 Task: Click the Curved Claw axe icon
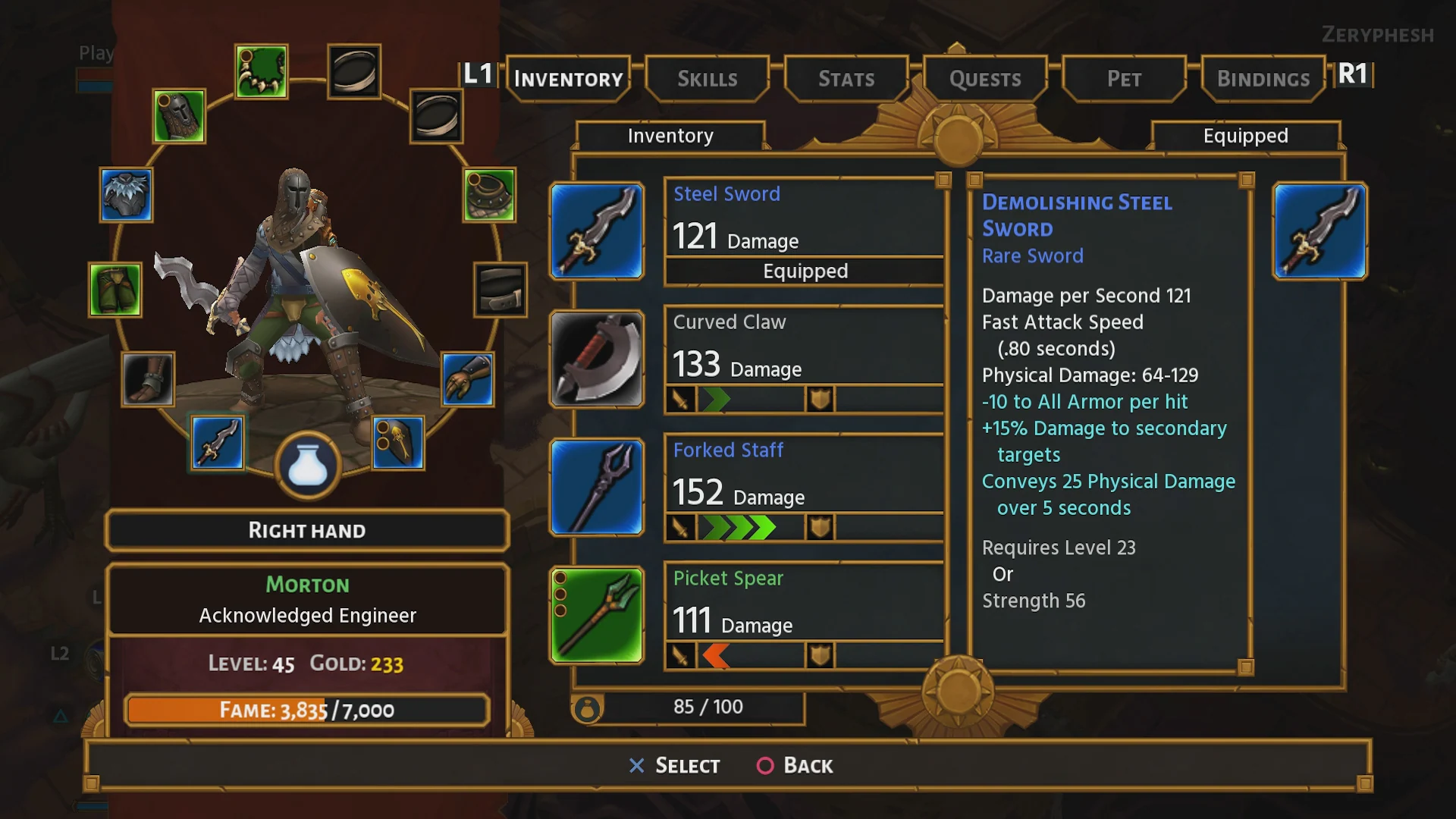[597, 359]
